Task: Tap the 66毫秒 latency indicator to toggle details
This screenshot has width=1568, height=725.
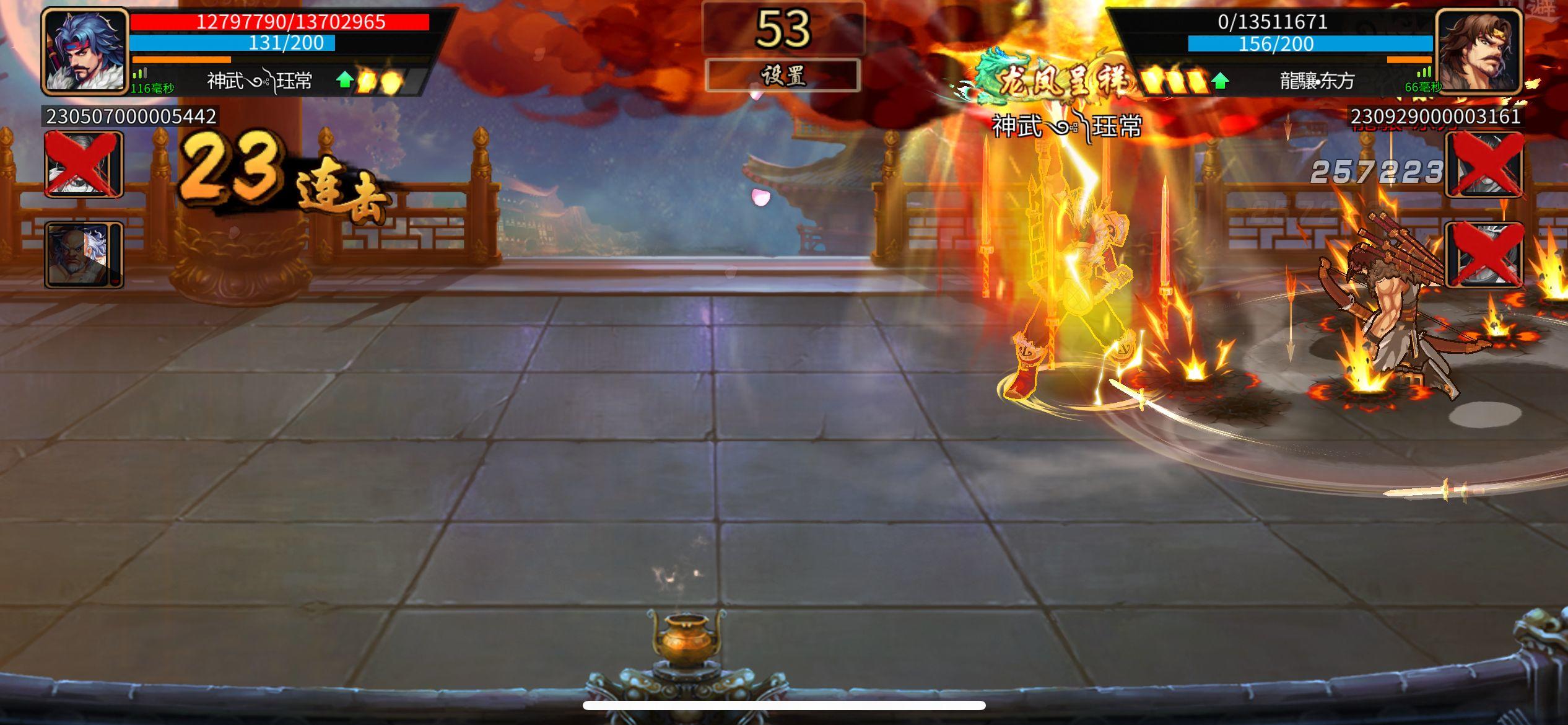Action: (x=1424, y=88)
